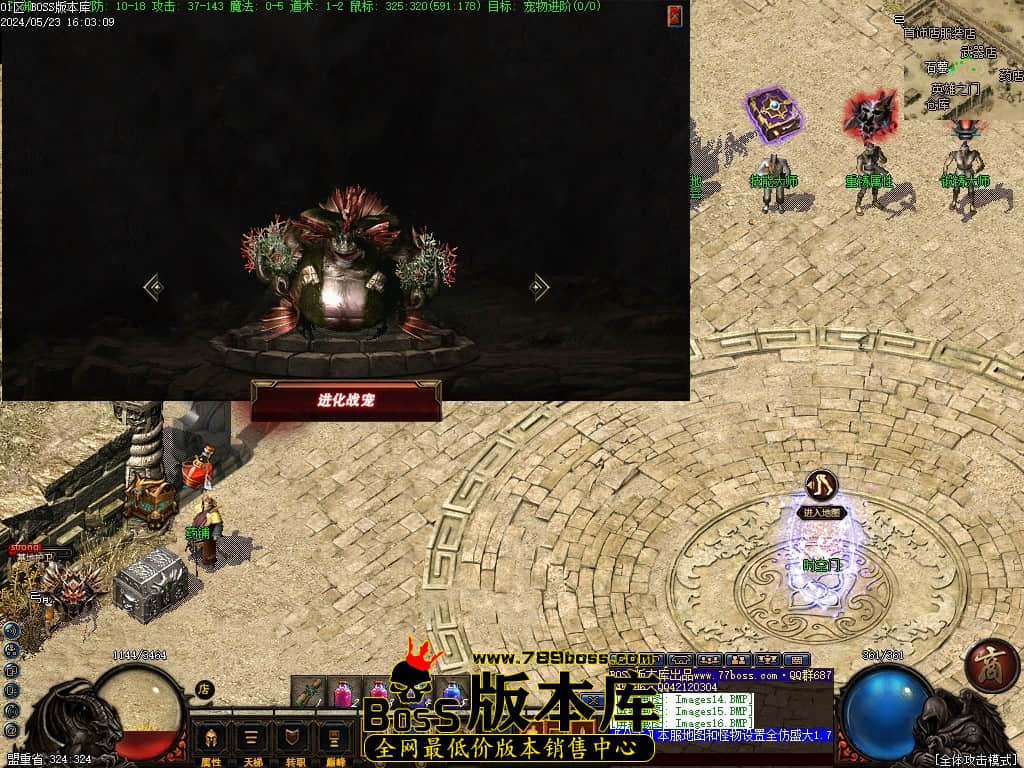Use the blue potion in hotbar slot 5
This screenshot has height=768, width=1024.
451,691
